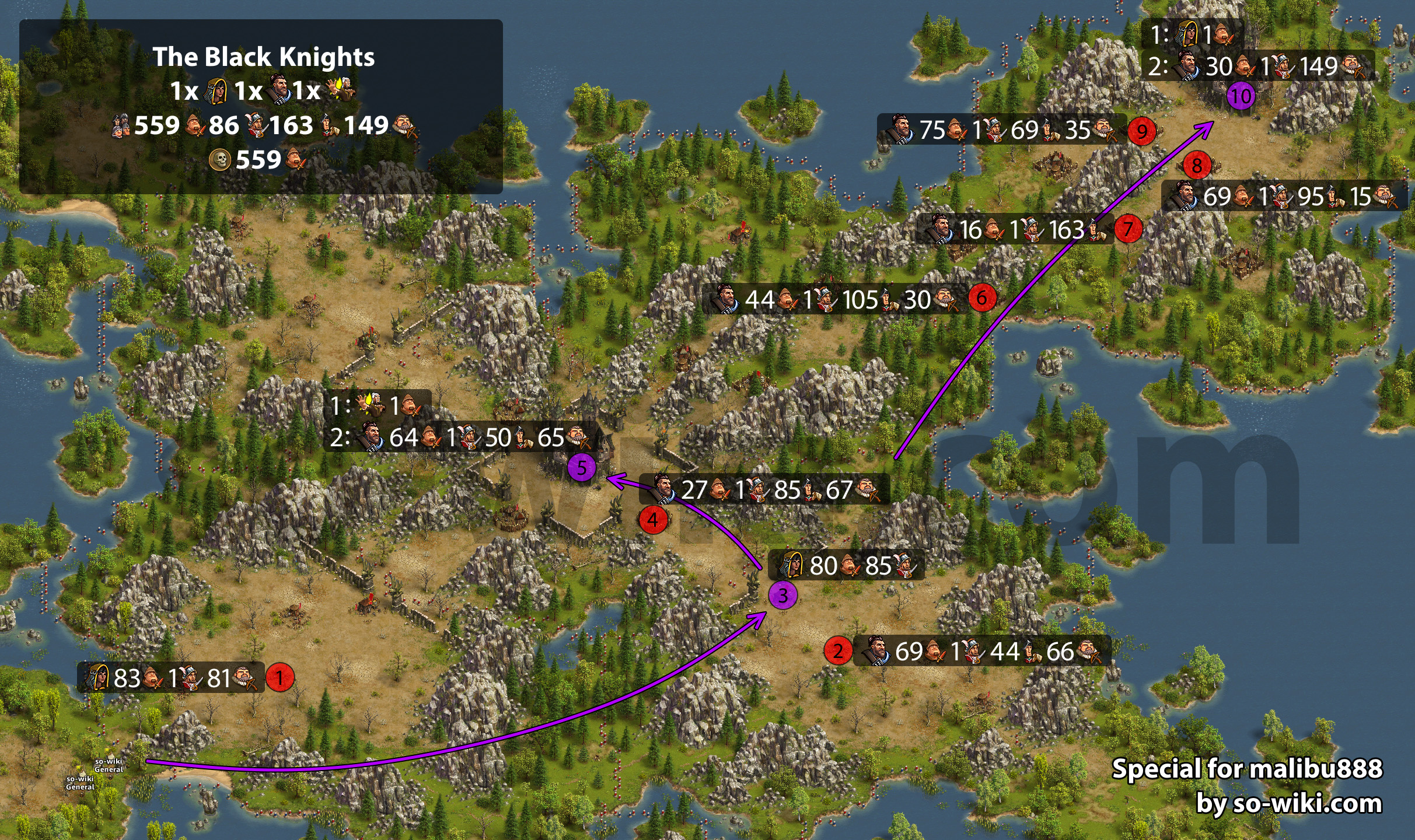Screen dimensions: 1415x840
Task: Select the red camp marker 1
Action: pyautogui.click(x=279, y=678)
